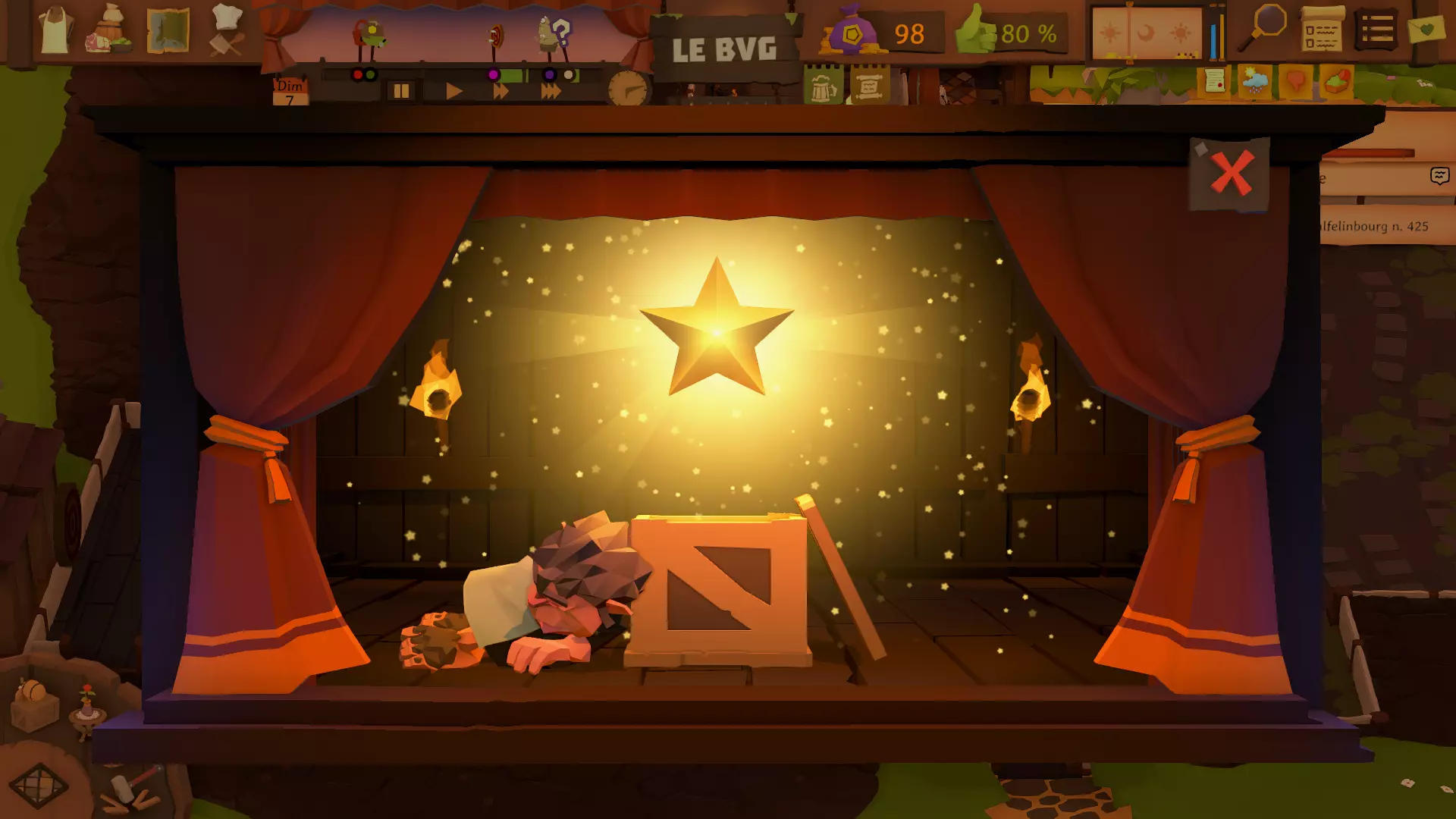Open the red thumbs-down notification
Screen dimensions: 1456x819
click(1296, 80)
